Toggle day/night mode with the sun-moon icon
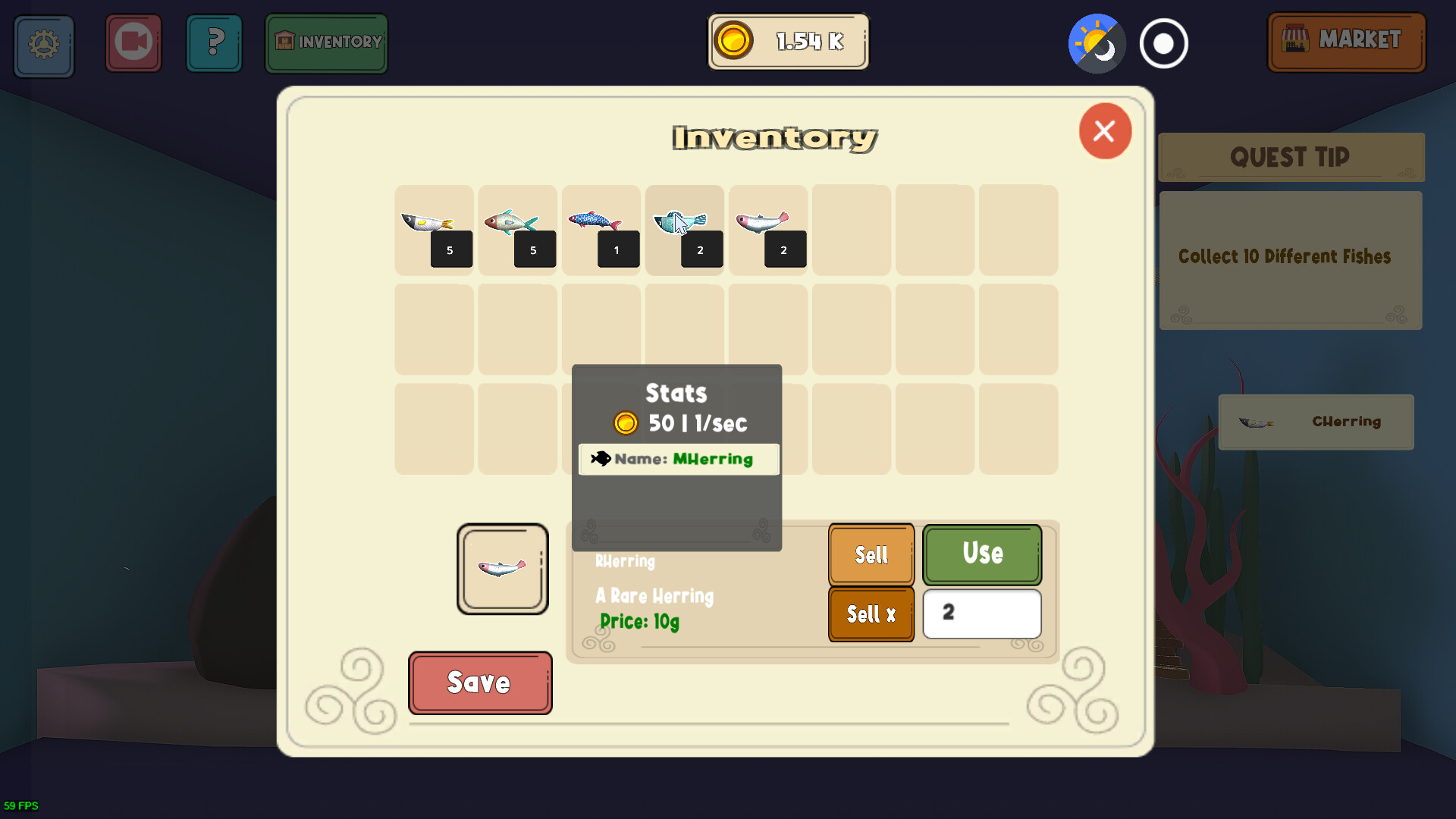The height and width of the screenshot is (819, 1456). (1095, 43)
